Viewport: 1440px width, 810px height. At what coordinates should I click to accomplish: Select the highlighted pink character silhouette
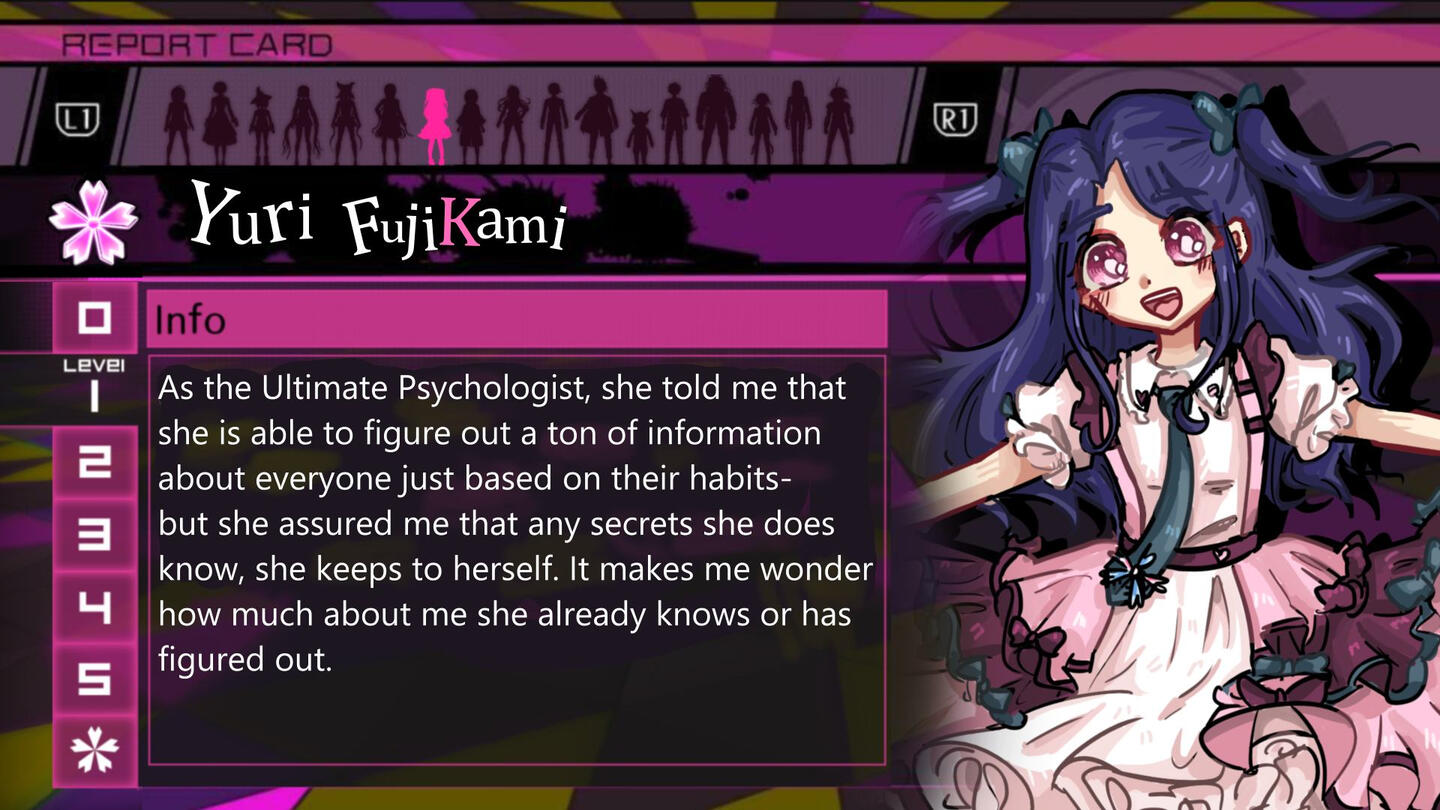[x=435, y=126]
